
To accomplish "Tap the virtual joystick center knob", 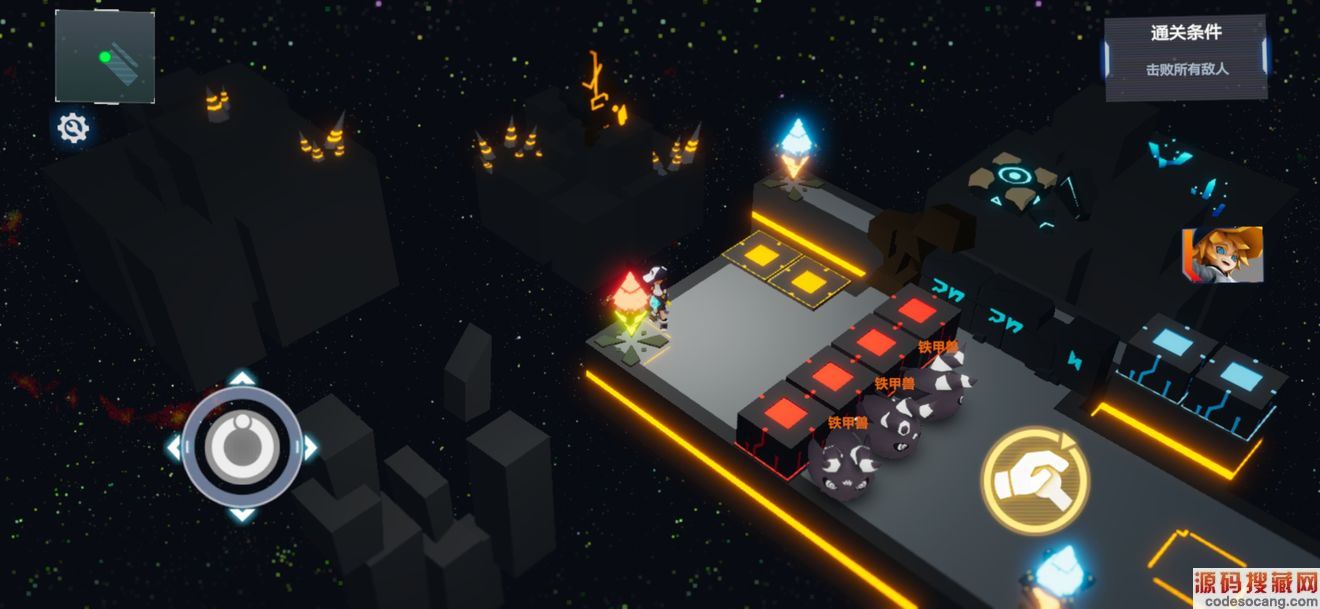I will click(241, 446).
